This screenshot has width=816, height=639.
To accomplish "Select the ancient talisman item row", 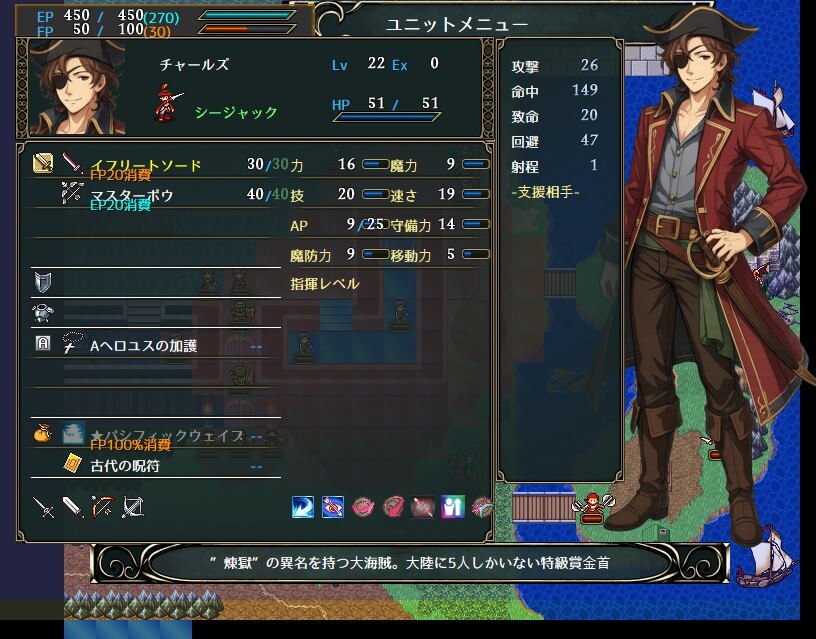I will coord(125,466).
